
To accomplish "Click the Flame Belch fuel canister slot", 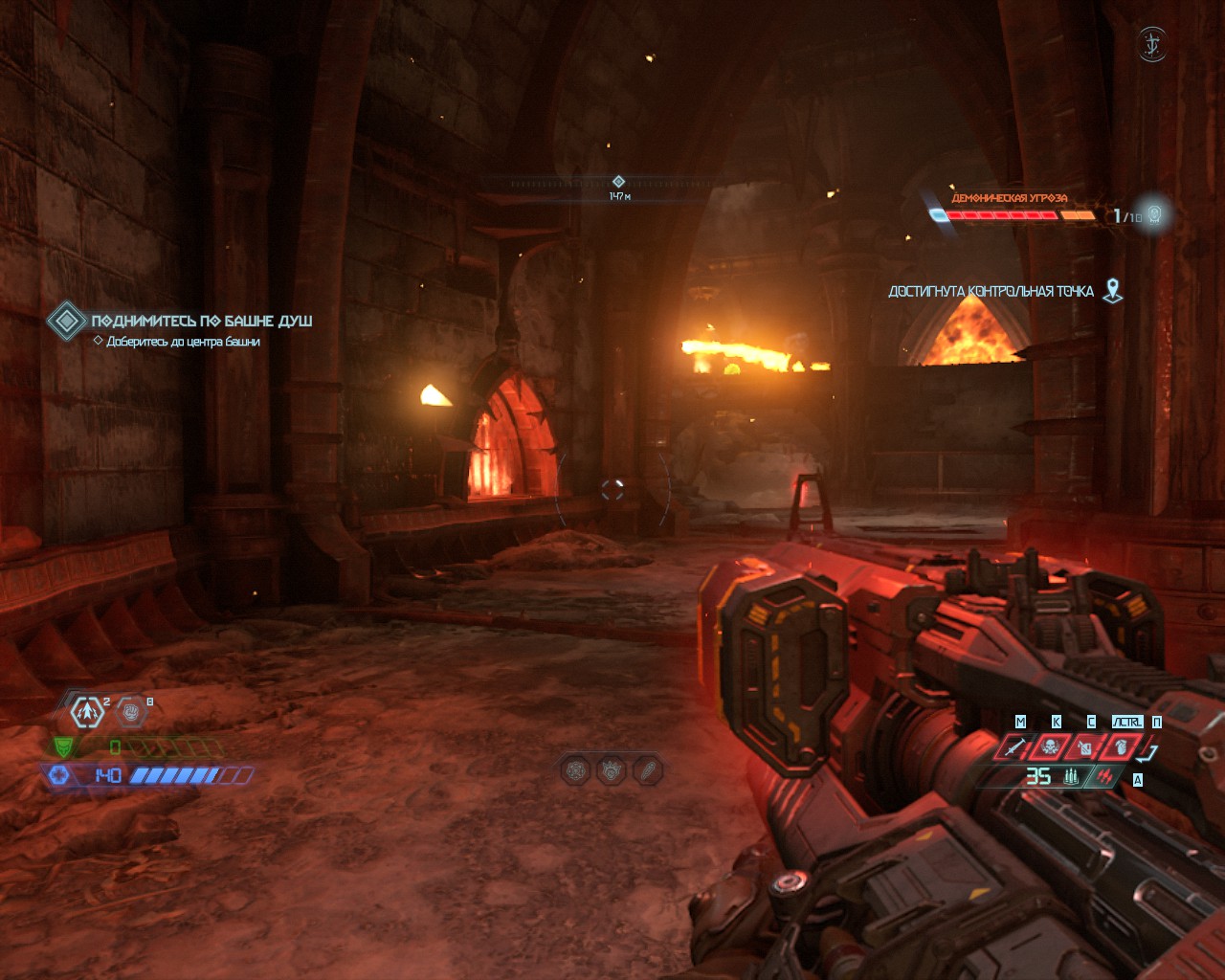I will [1085, 746].
